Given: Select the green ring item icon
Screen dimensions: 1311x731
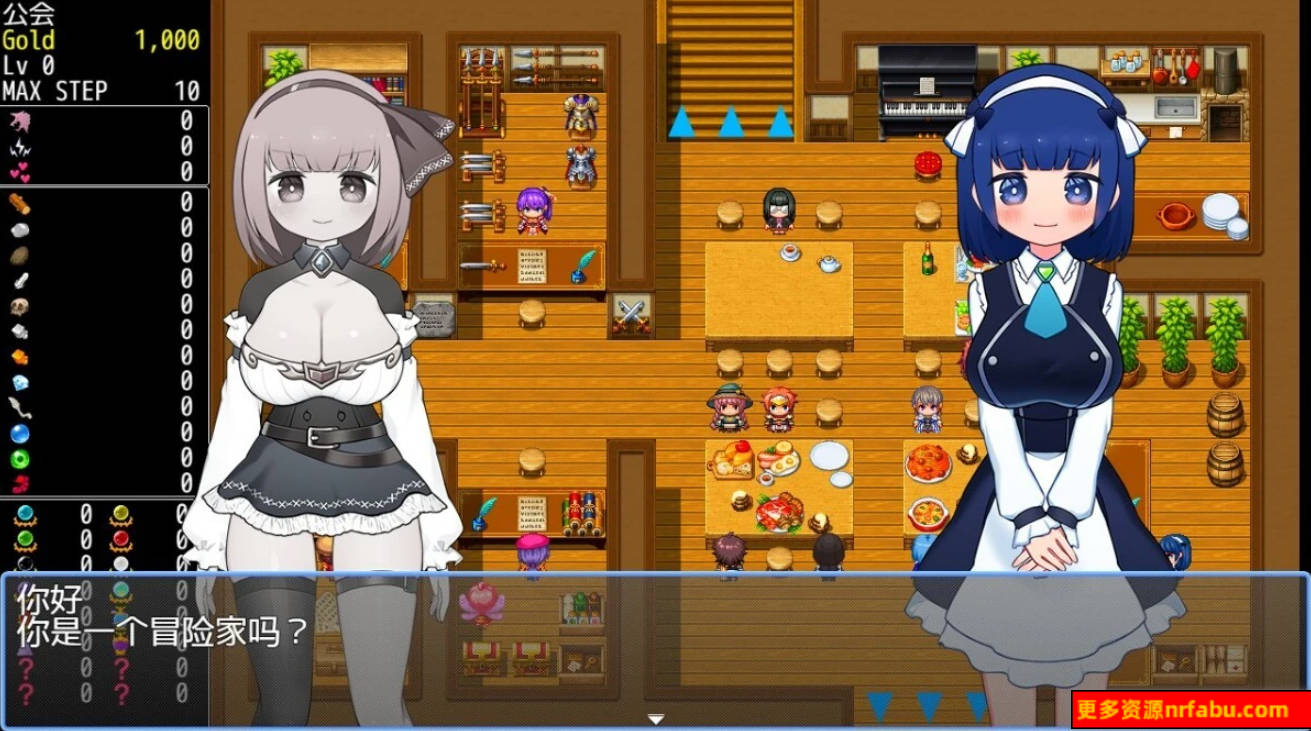Looking at the screenshot, I should point(18,459).
